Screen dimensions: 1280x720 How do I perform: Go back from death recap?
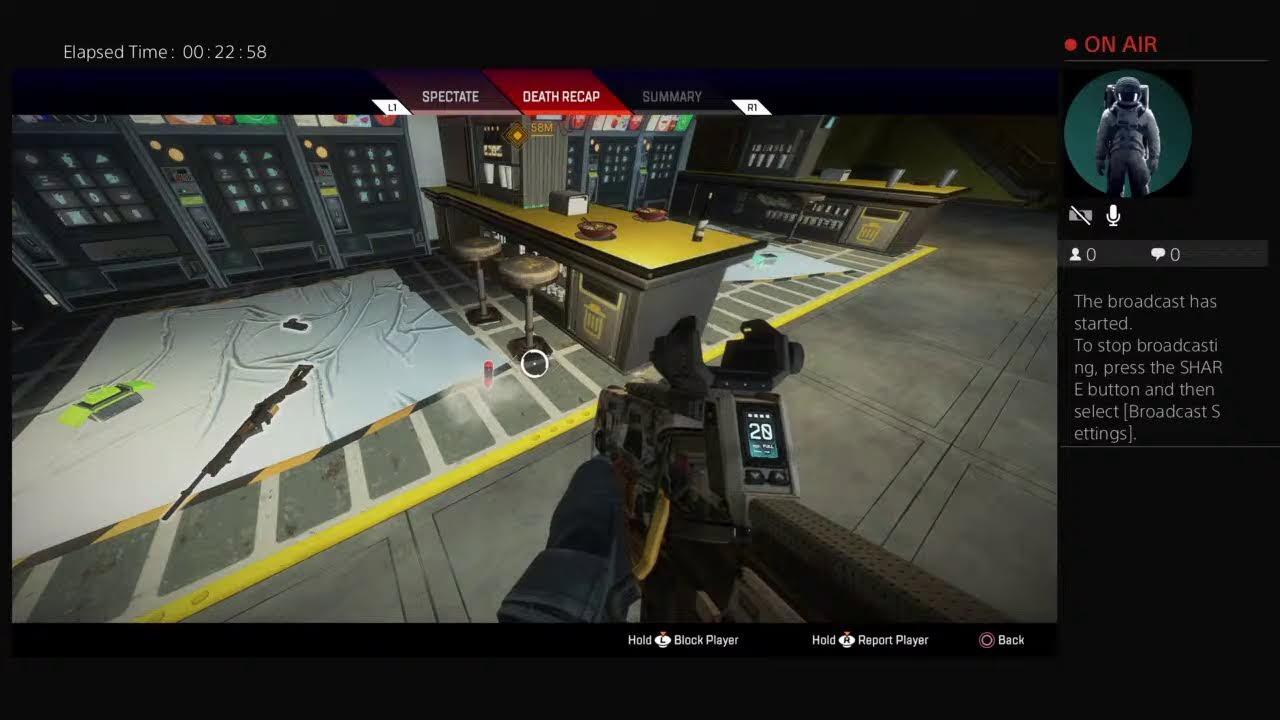[x=1002, y=640]
